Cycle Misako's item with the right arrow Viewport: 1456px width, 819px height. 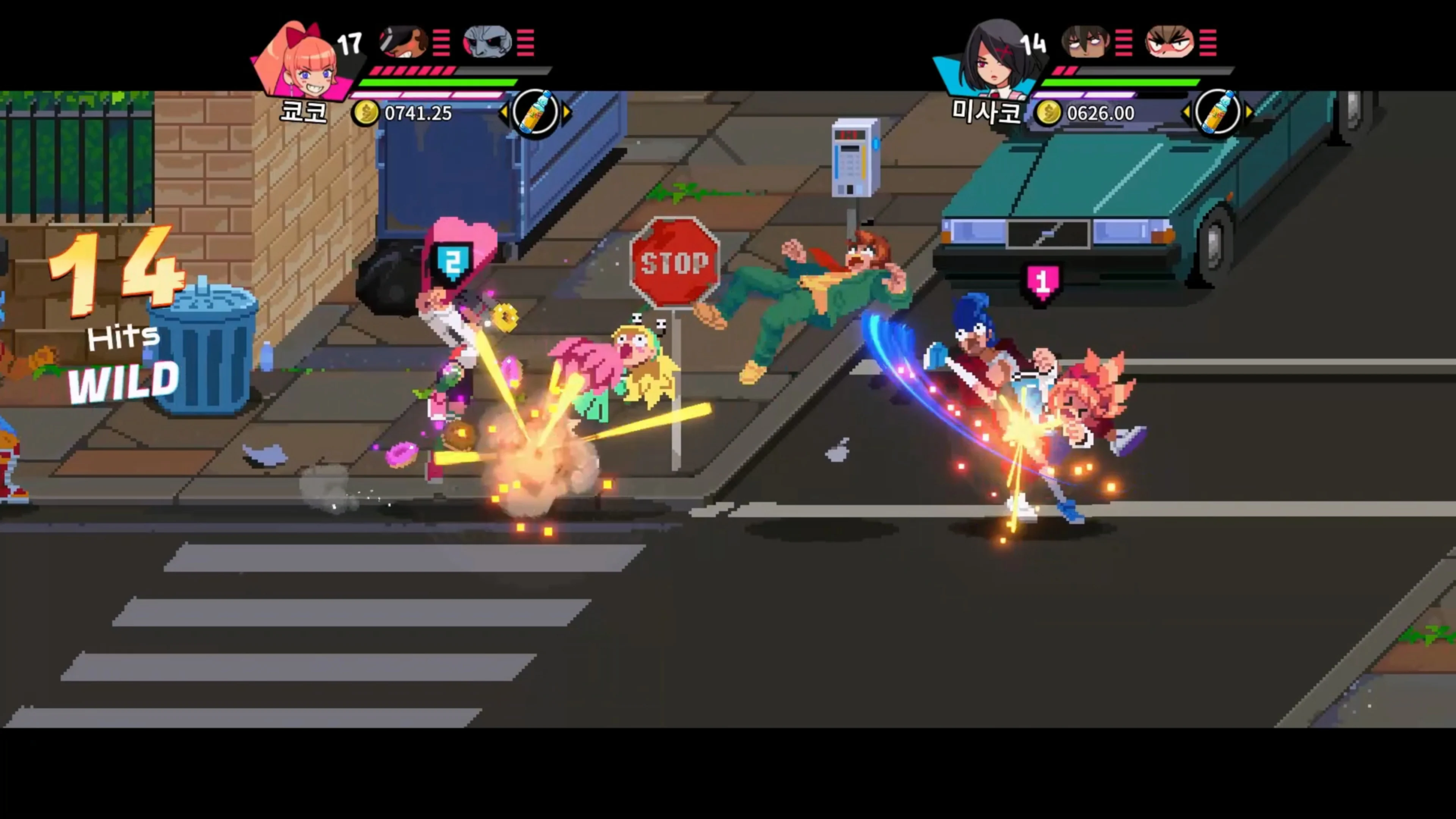[x=1250, y=112]
